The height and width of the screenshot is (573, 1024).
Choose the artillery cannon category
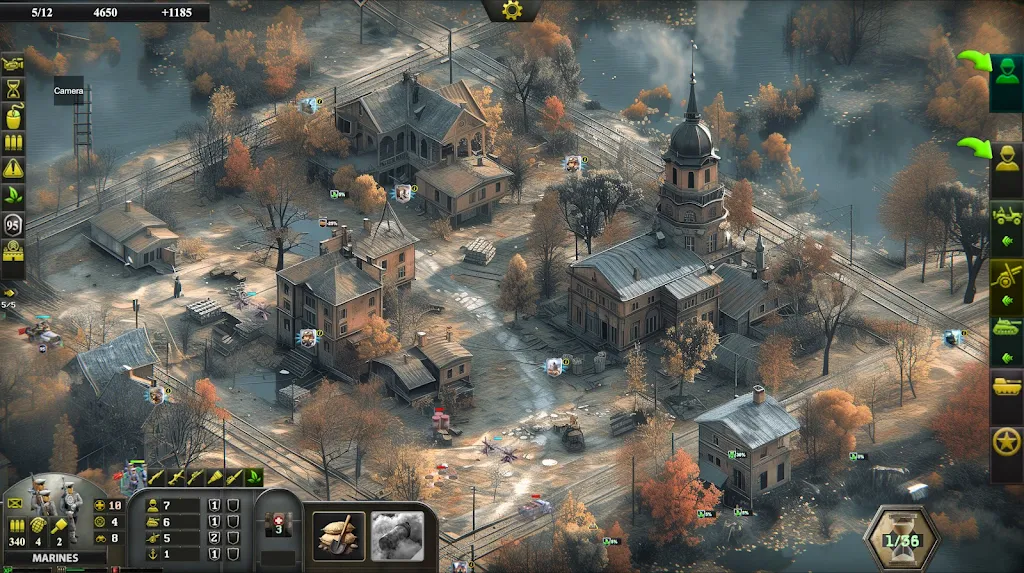(x=1006, y=275)
